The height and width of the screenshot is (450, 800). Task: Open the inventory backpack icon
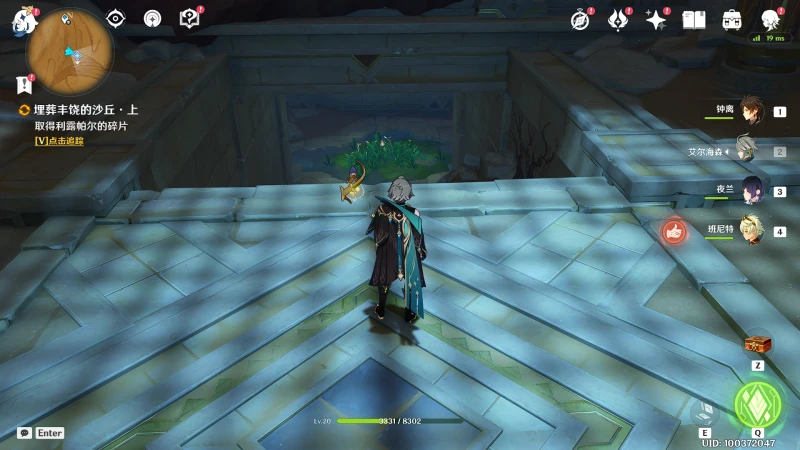(732, 19)
